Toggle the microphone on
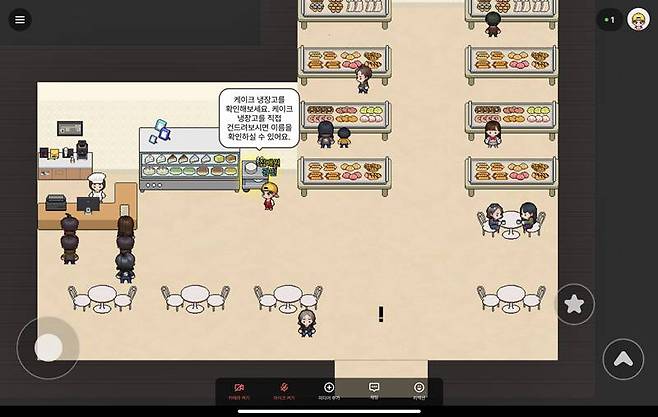The height and width of the screenshot is (417, 658). coord(284,390)
